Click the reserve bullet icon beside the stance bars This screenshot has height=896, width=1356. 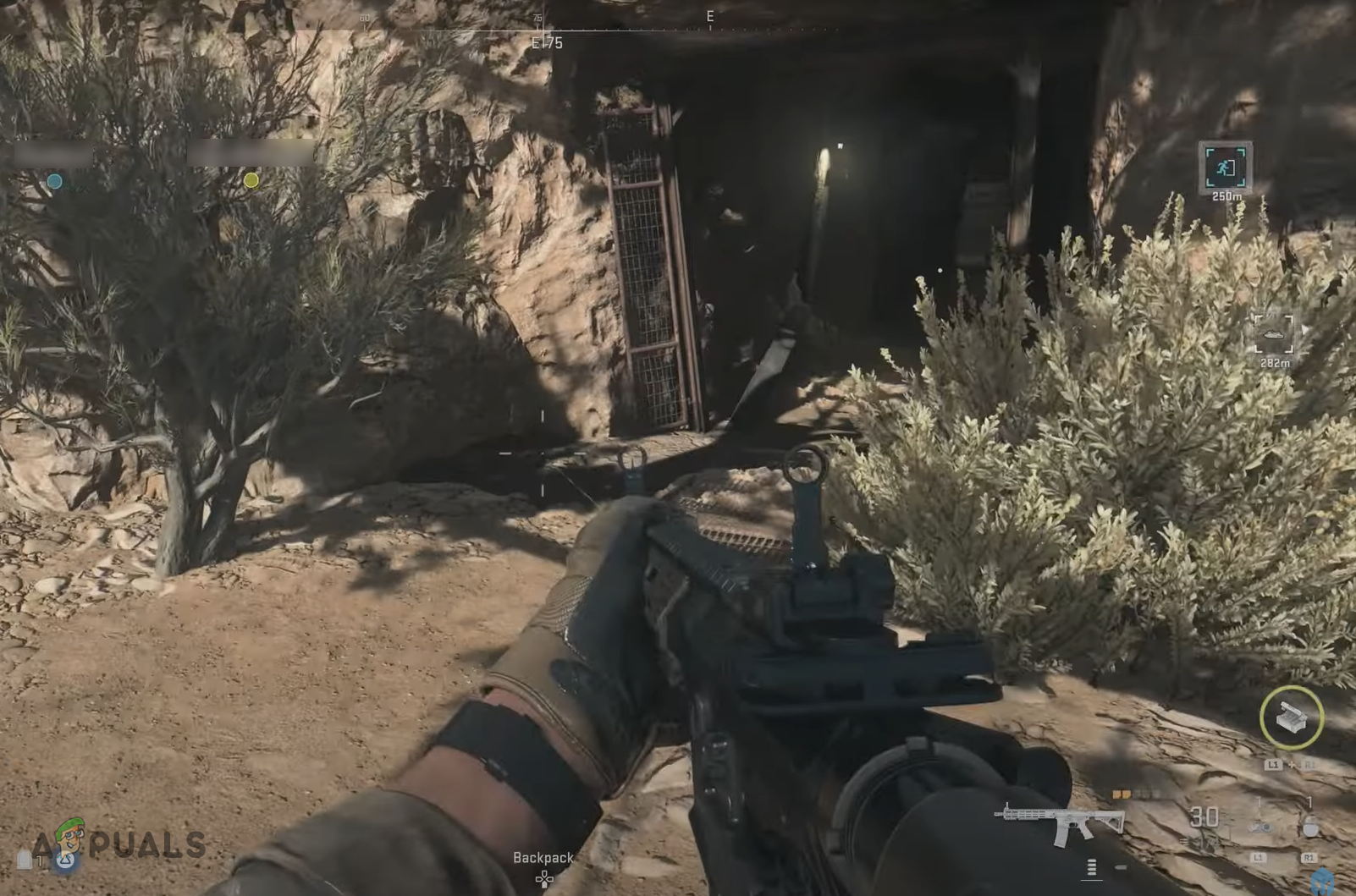click(x=1121, y=867)
